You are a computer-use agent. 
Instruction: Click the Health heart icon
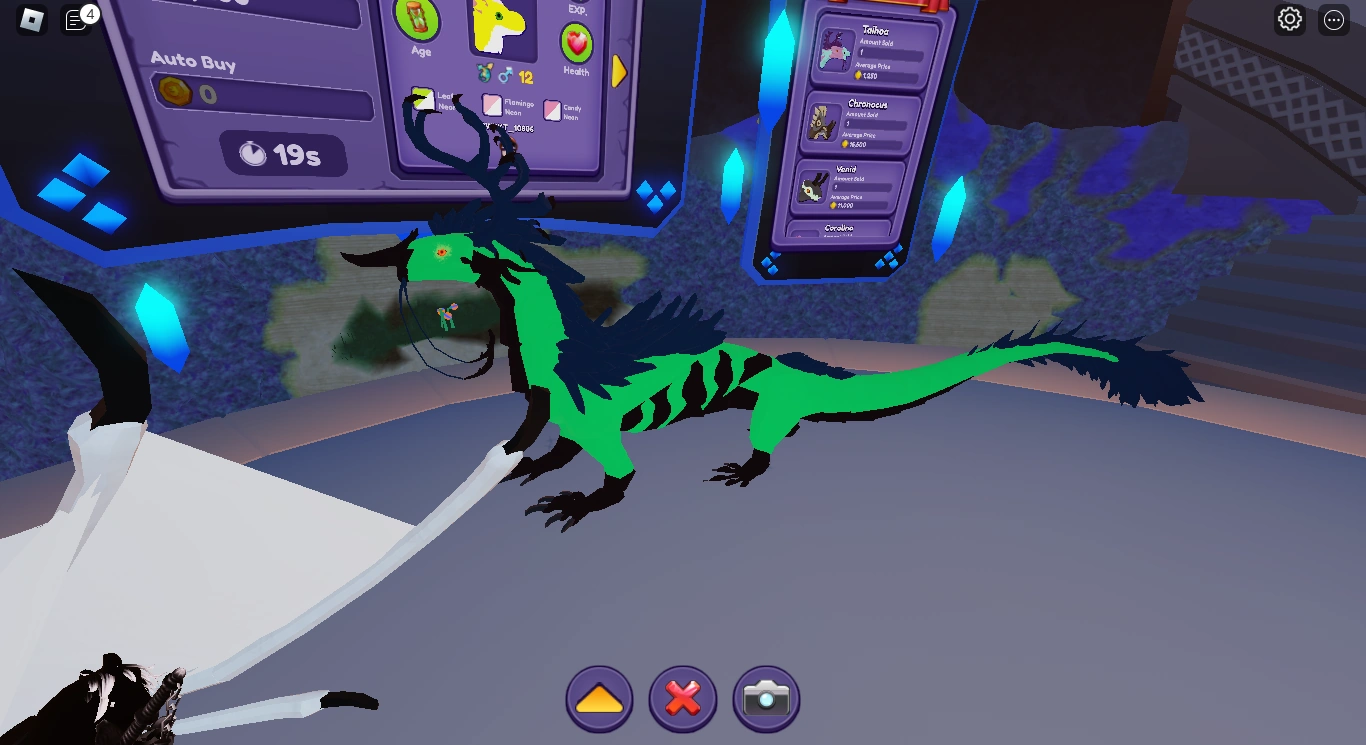(x=577, y=44)
